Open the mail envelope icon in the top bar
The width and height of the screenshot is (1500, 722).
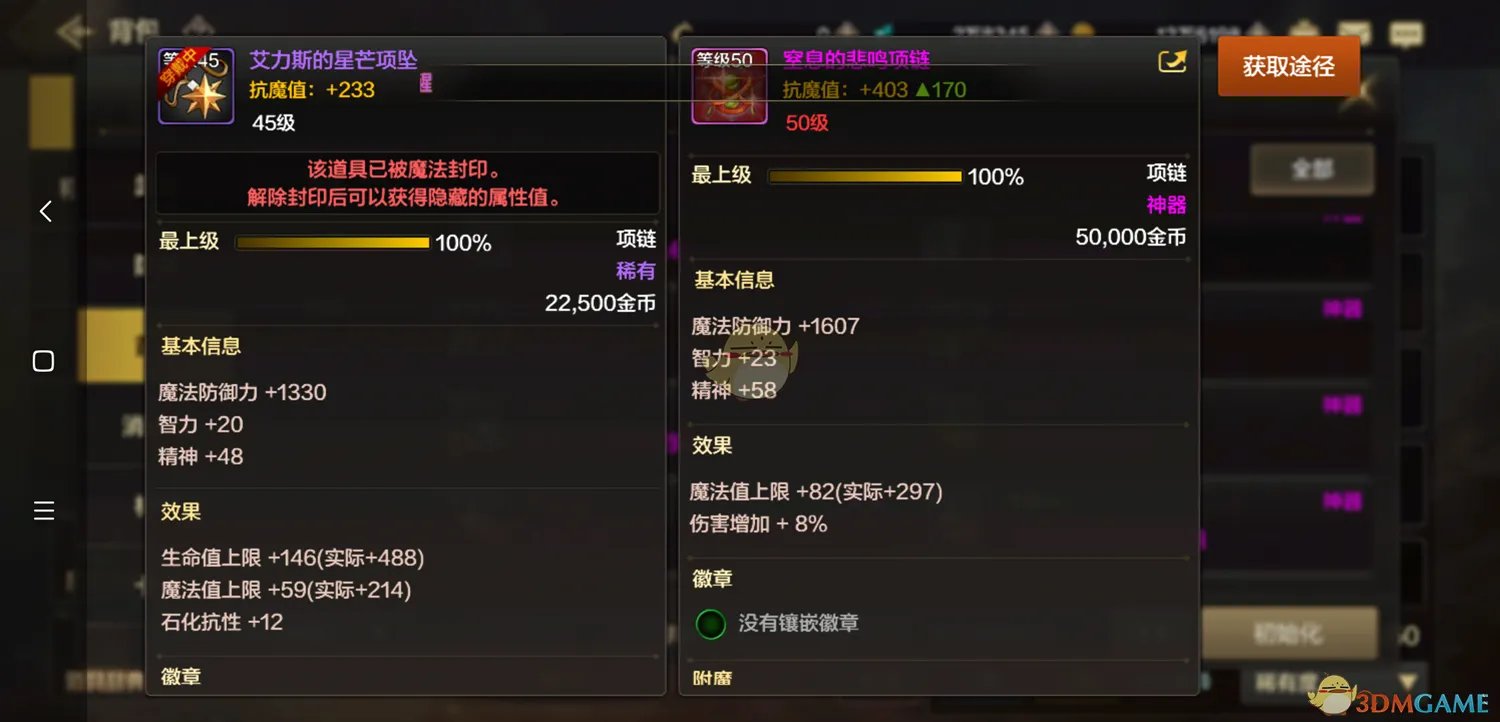coord(1353,30)
